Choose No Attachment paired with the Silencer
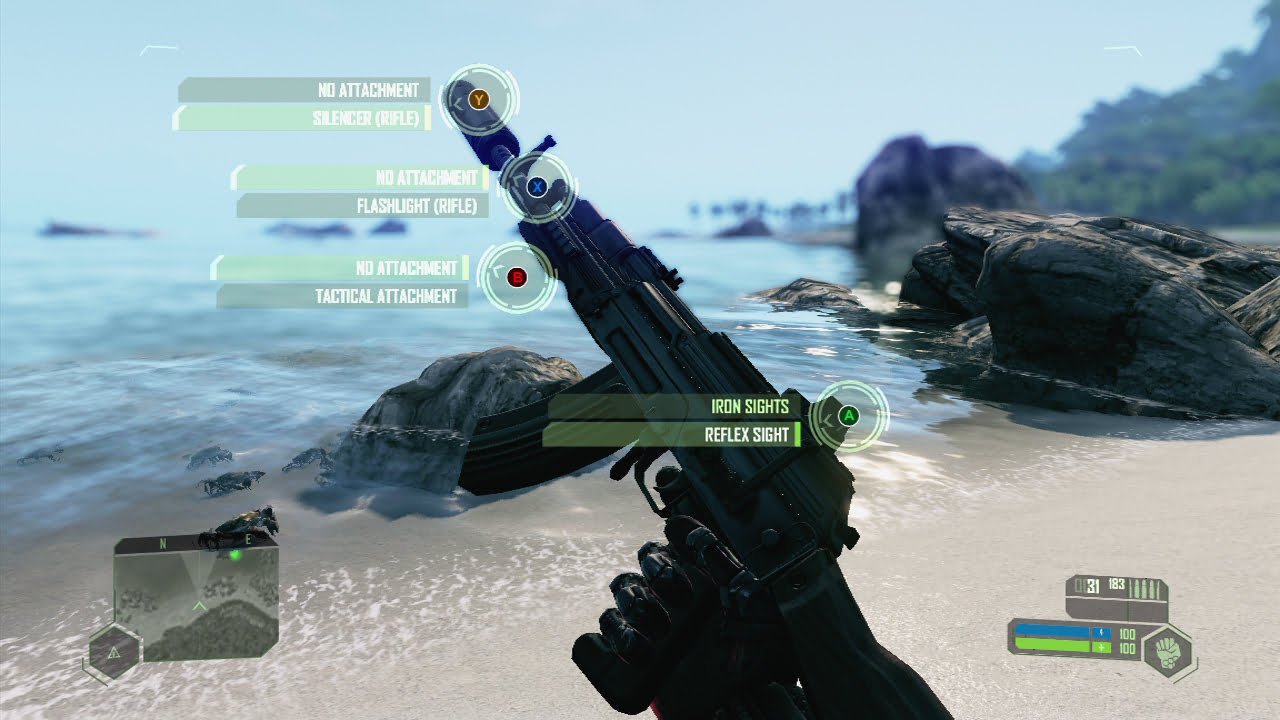The image size is (1280, 720). pyautogui.click(x=304, y=90)
